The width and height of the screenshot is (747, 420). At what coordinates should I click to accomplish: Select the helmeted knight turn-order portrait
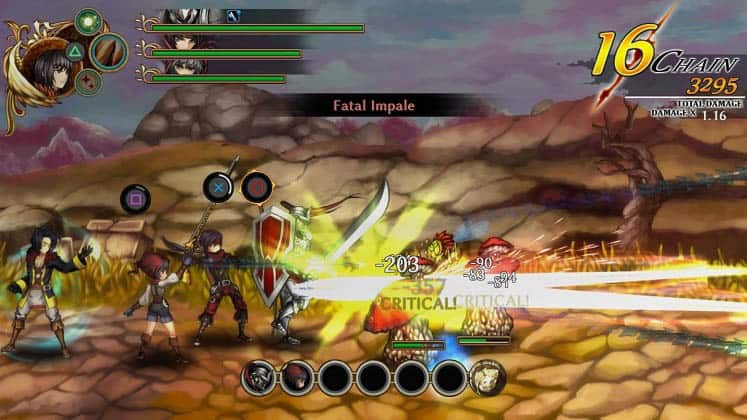pyautogui.click(x=259, y=377)
